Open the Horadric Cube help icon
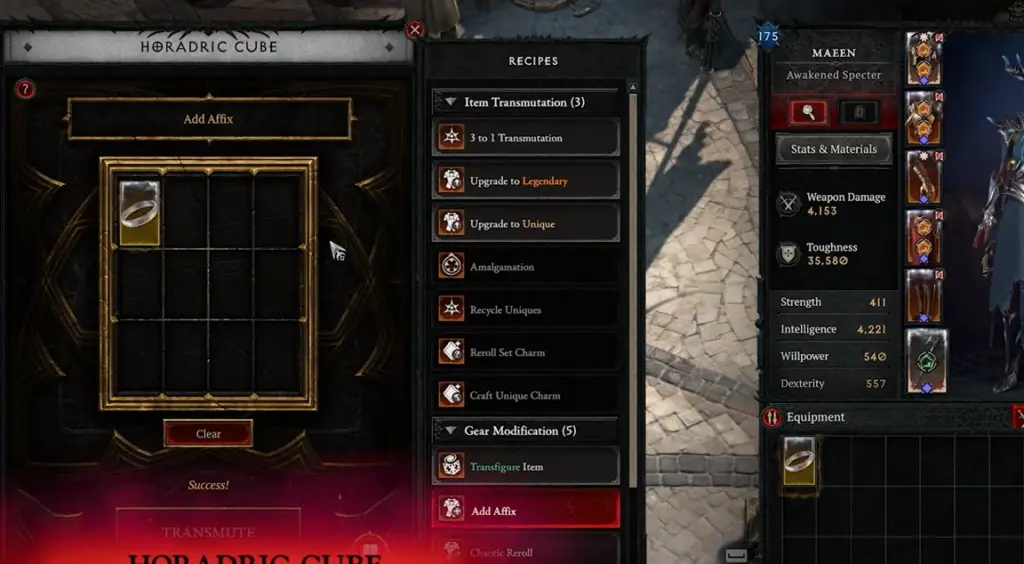This screenshot has width=1024, height=564. click(x=26, y=89)
